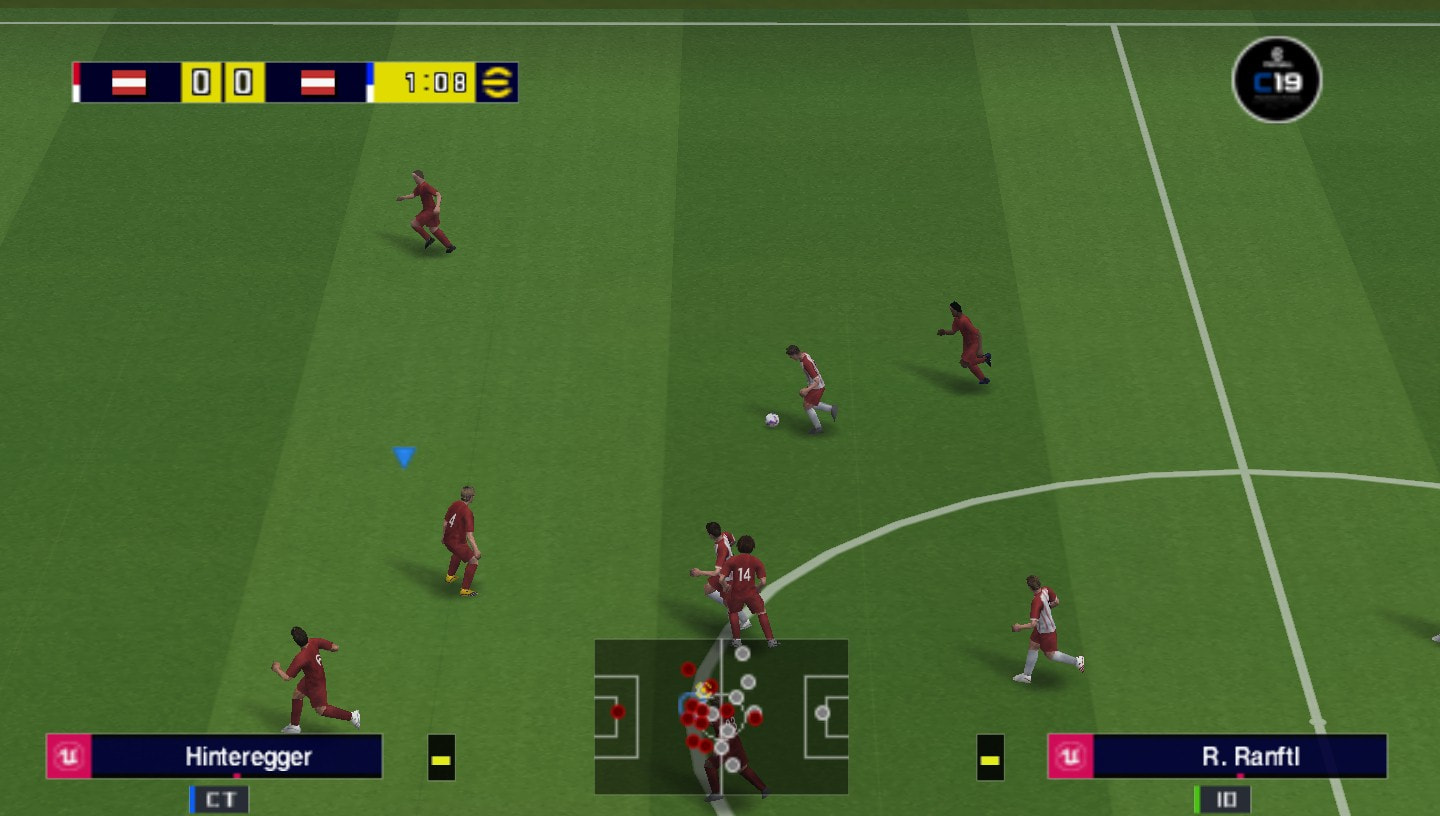This screenshot has width=1440, height=816.
Task: Select the away team Austria flag
Action: pos(318,83)
